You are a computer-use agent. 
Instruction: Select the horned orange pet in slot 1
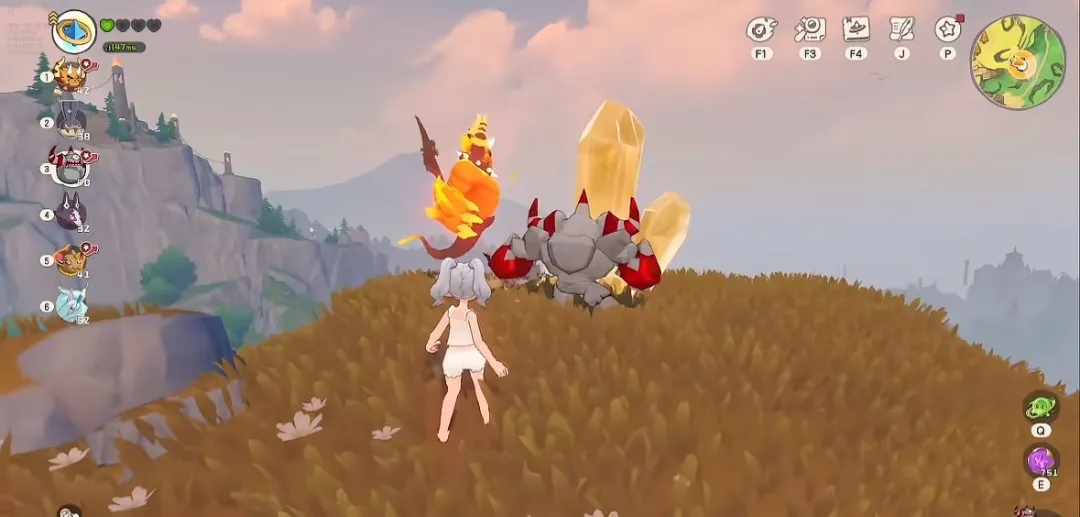70,75
